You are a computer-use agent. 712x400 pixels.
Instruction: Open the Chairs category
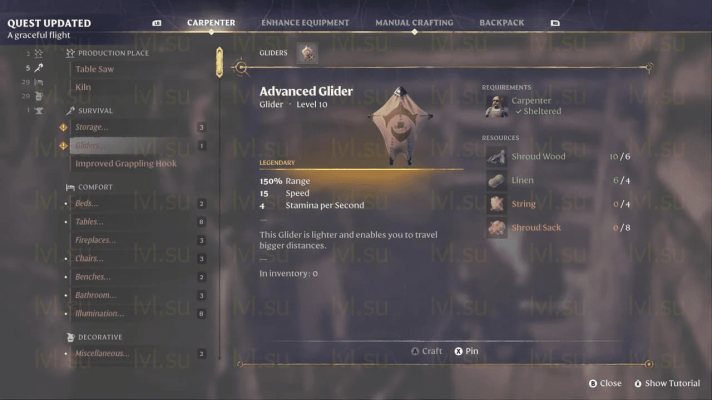pos(90,258)
